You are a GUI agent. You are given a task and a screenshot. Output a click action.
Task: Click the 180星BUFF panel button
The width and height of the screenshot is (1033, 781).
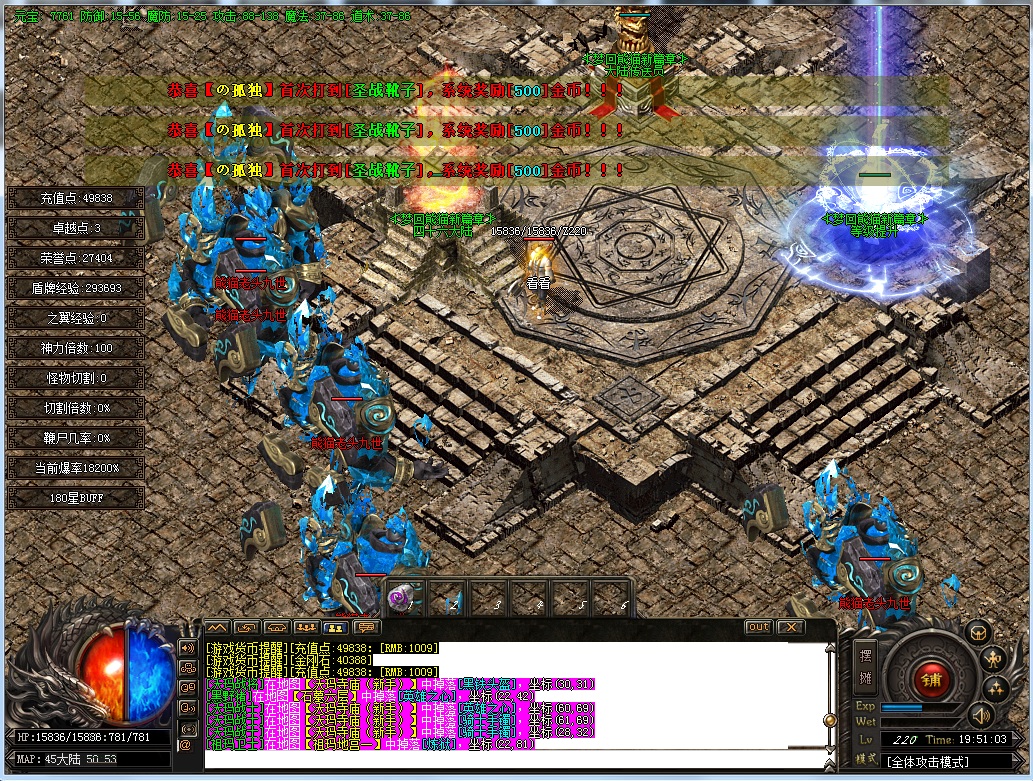coord(77,498)
